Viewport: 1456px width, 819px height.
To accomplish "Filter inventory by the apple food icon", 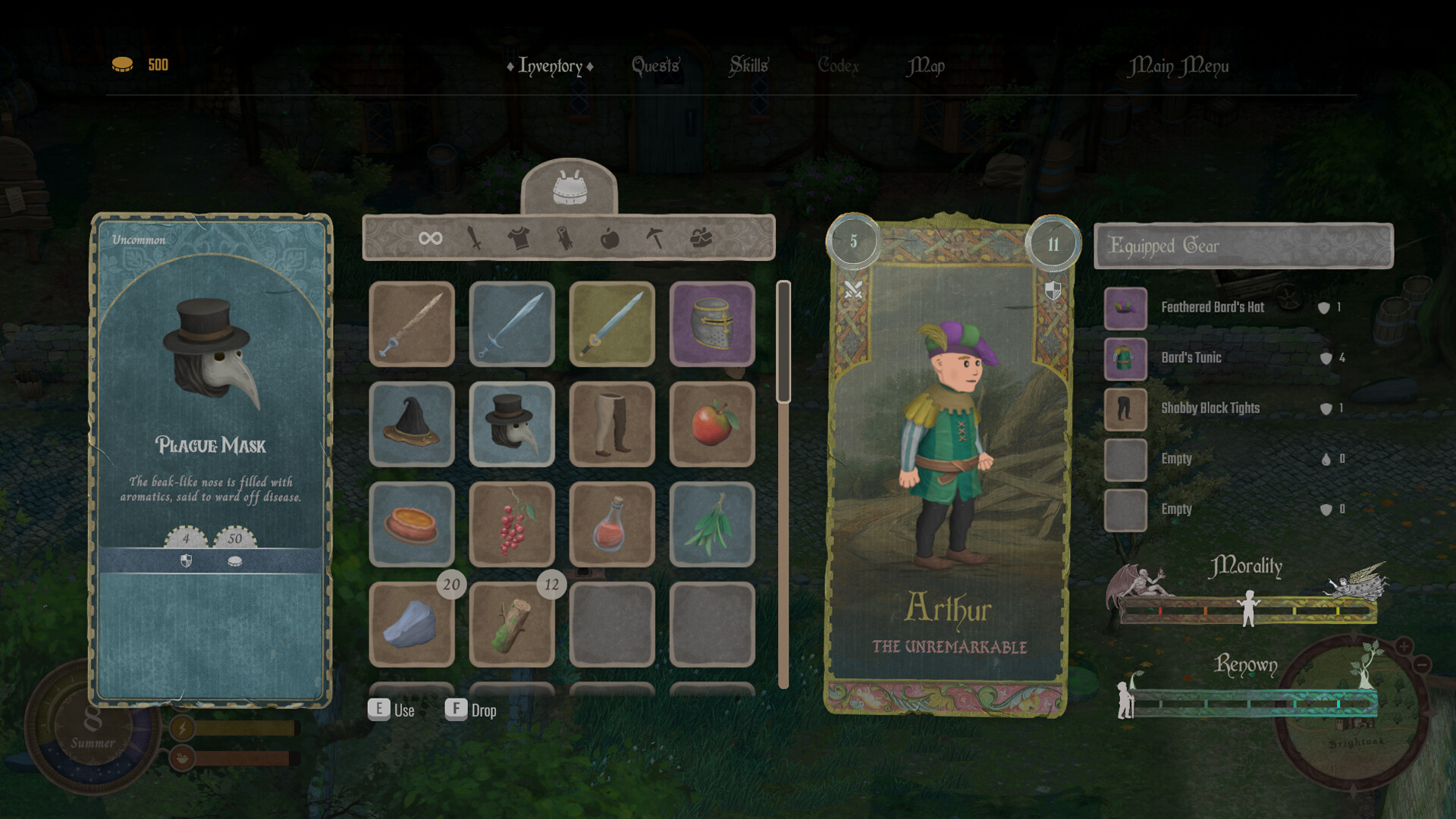I will click(611, 237).
